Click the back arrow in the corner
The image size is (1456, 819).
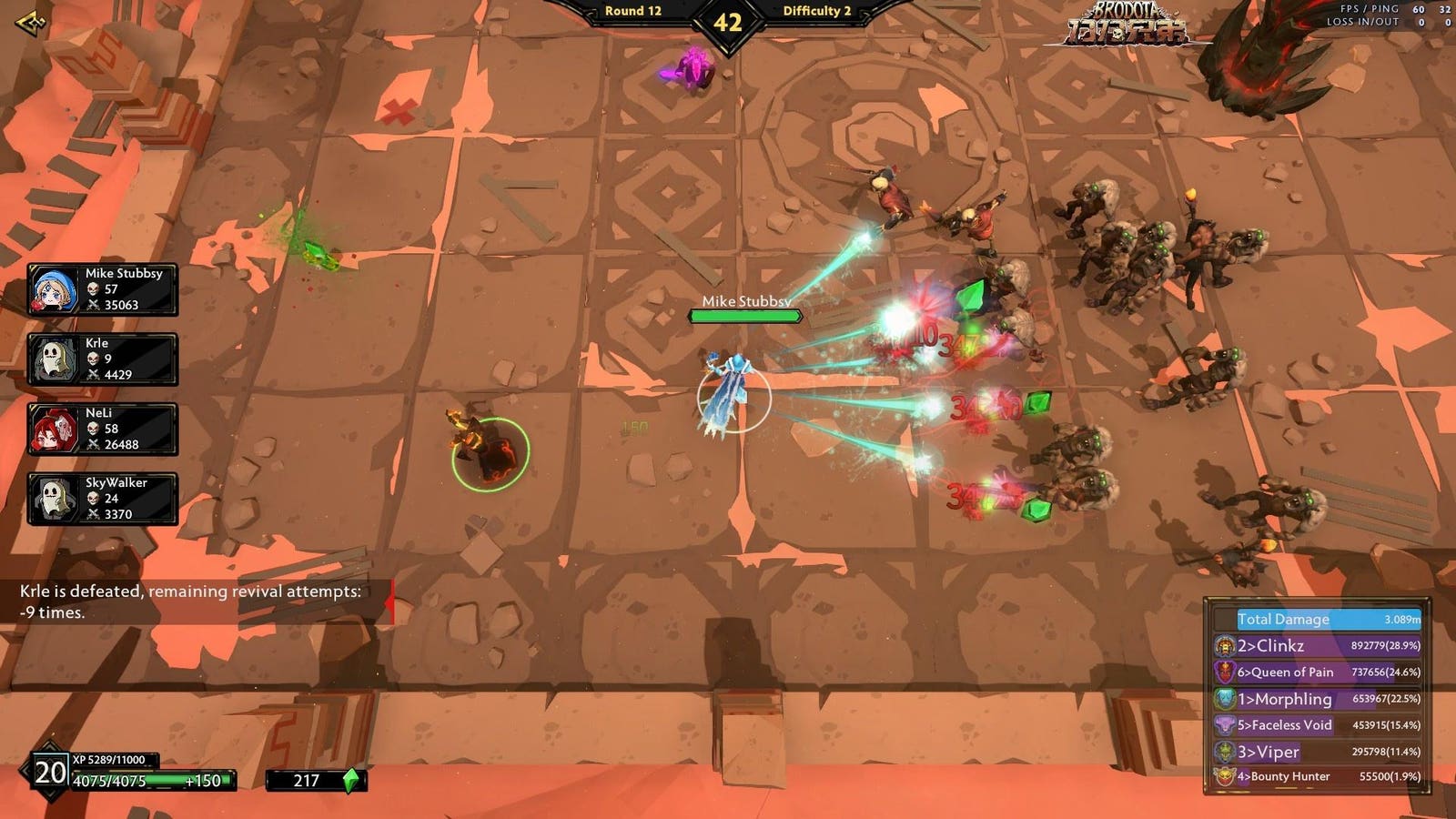tap(30, 23)
